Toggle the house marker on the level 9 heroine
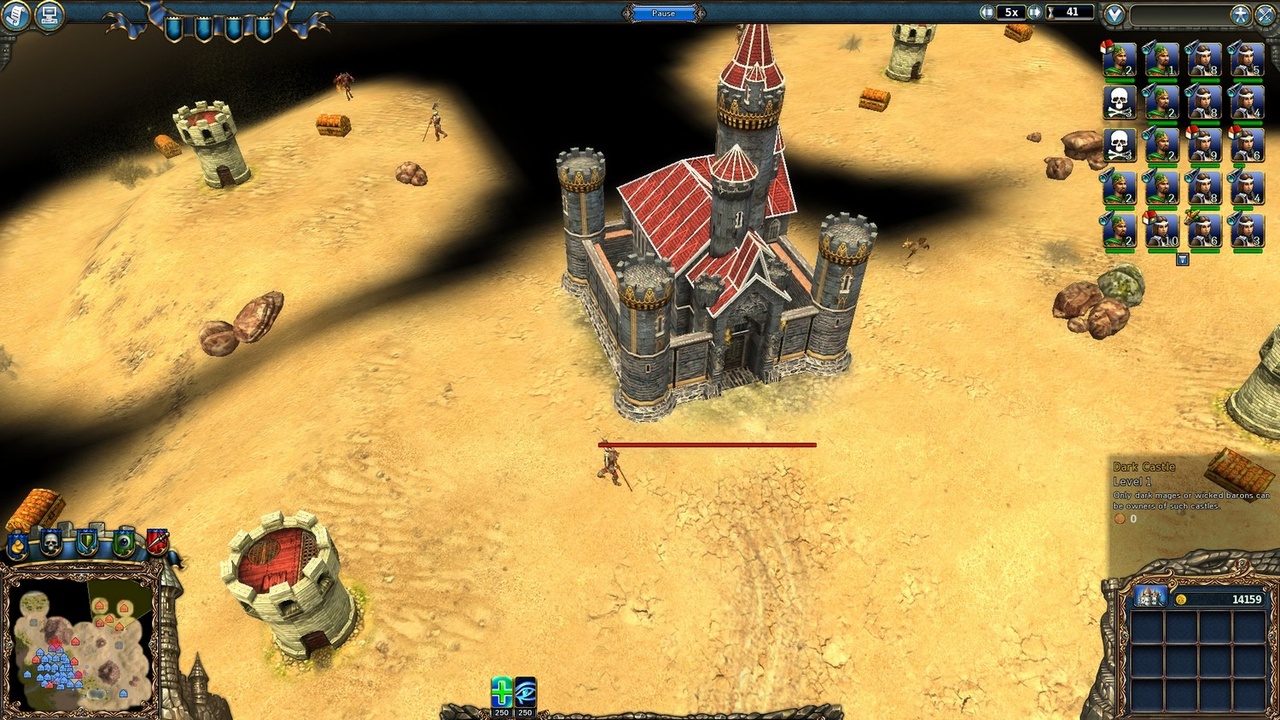 coord(1191,133)
